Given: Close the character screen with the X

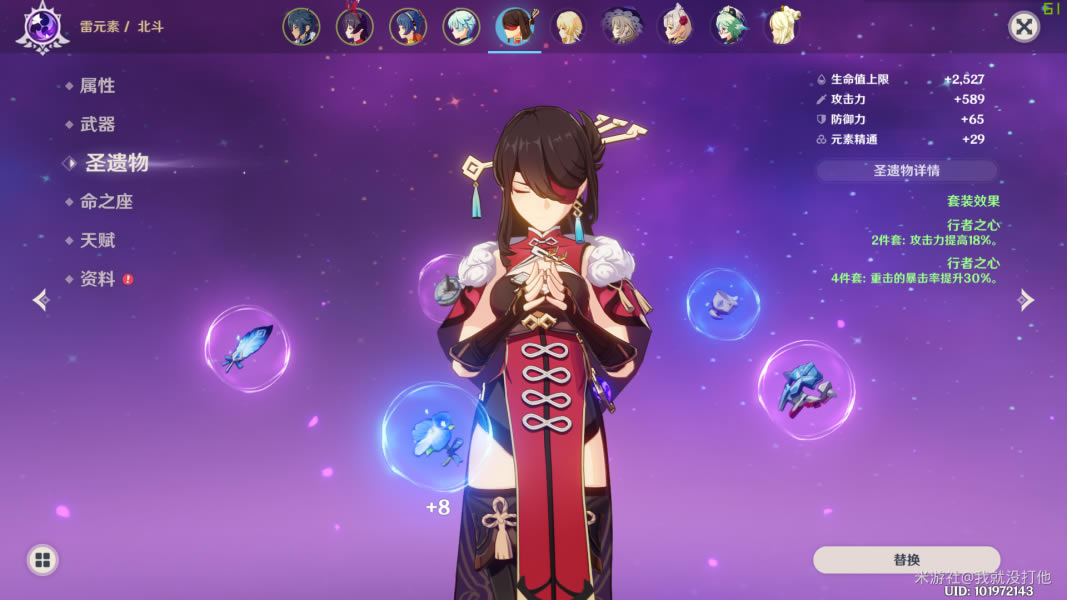Looking at the screenshot, I should tap(1023, 27).
